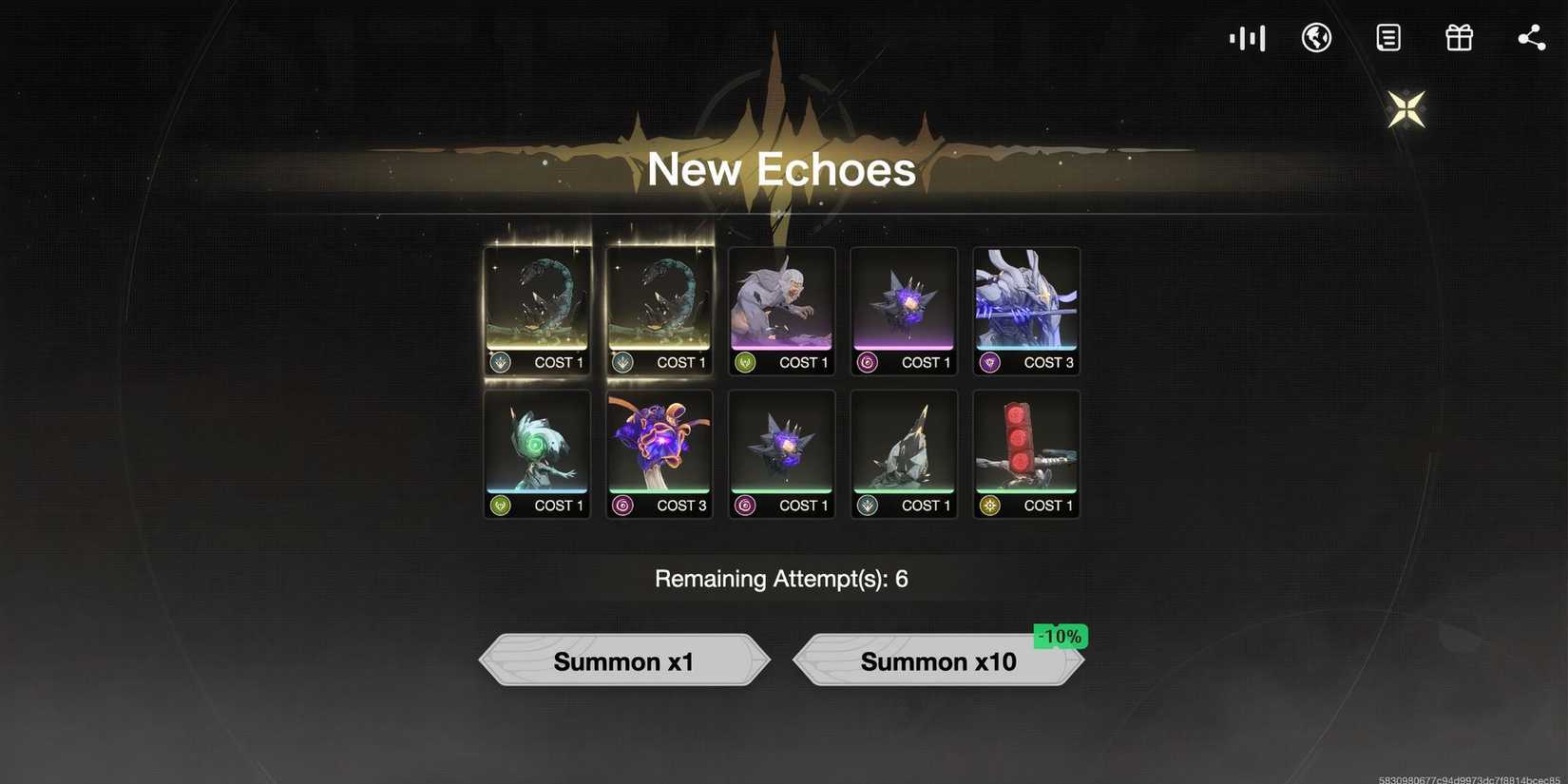Open the globe language selector
Image resolution: width=1568 pixels, height=784 pixels.
1315,36
